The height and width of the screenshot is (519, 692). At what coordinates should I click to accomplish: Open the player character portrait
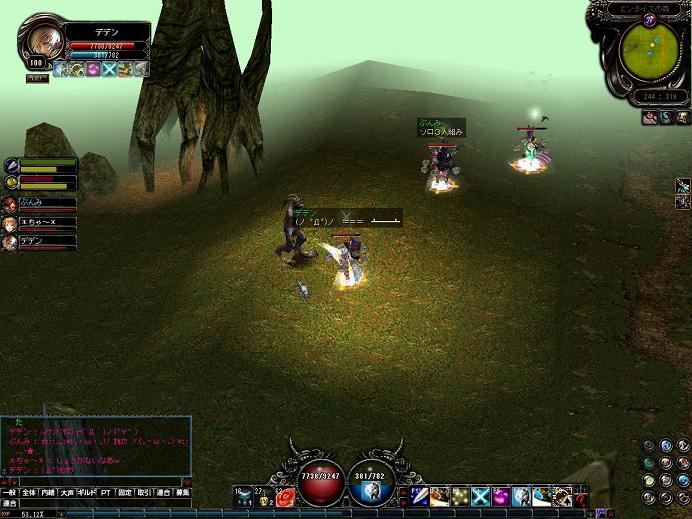(x=42, y=40)
